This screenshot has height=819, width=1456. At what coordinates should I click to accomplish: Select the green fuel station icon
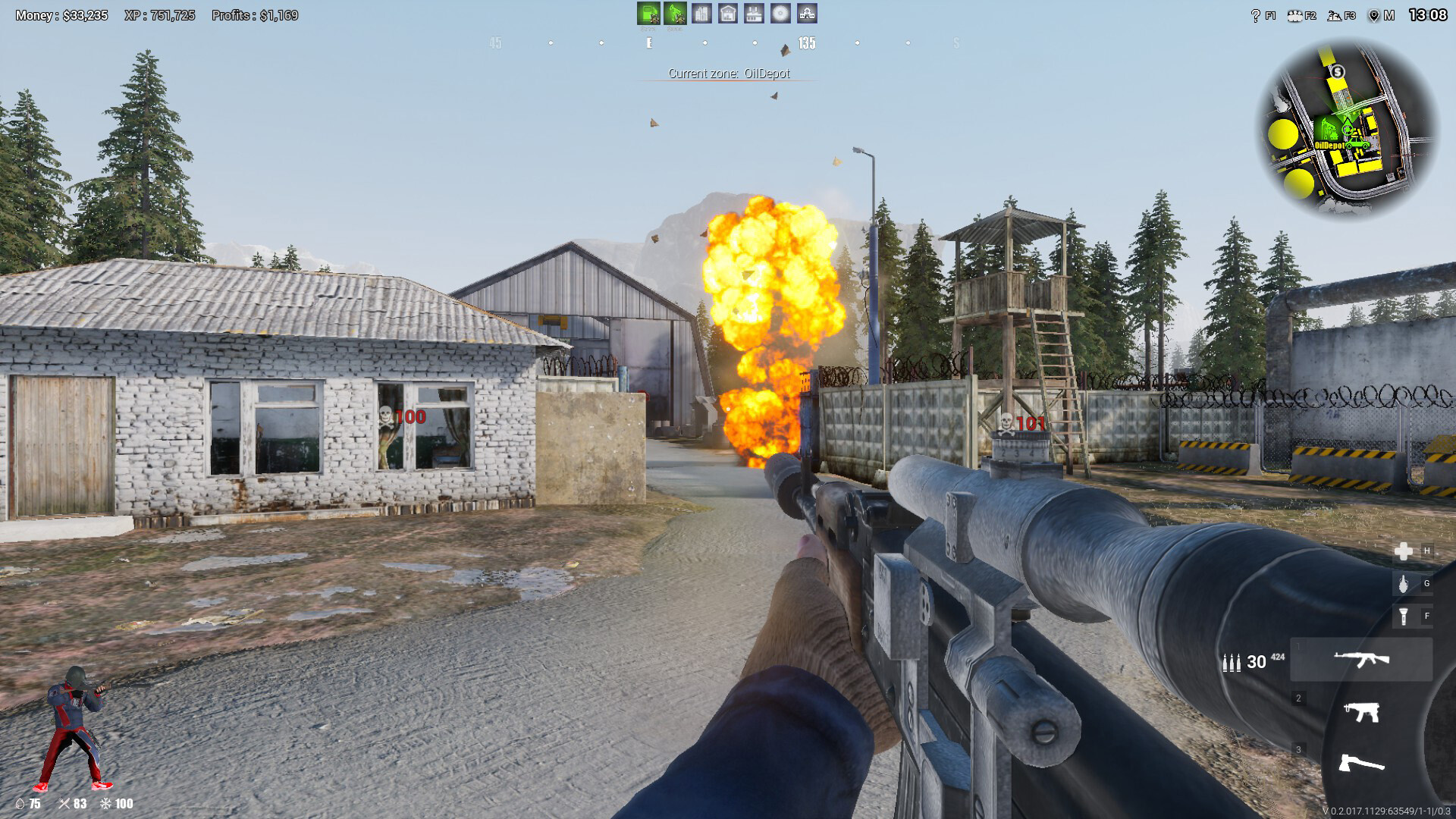point(649,13)
